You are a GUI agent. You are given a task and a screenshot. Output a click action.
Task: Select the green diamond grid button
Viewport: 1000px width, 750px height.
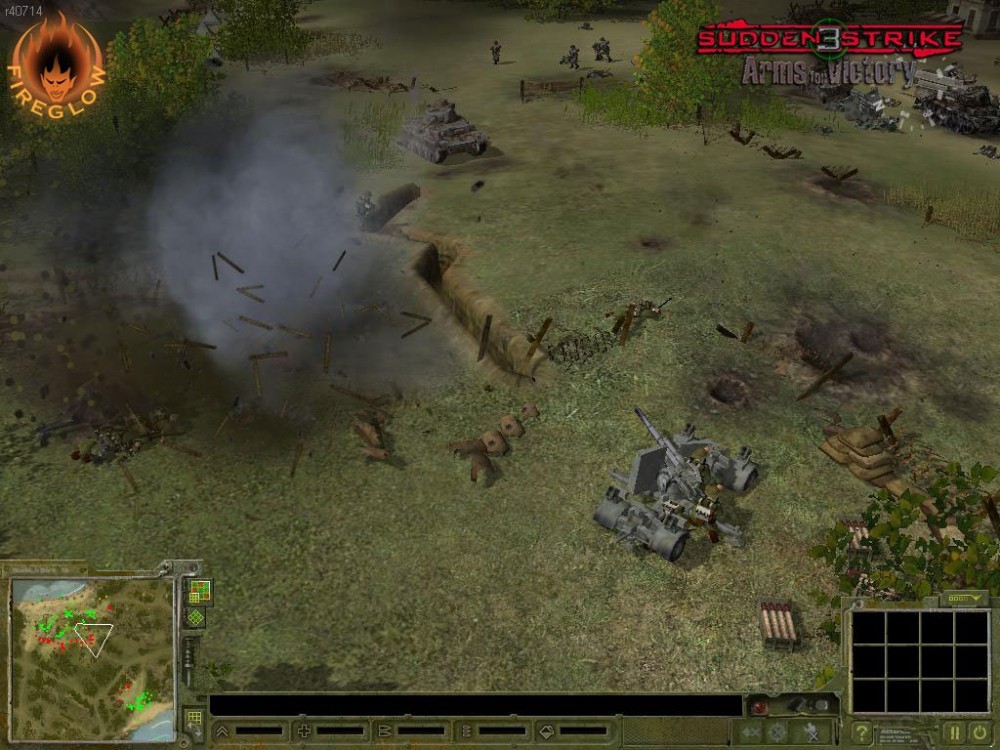tap(196, 617)
